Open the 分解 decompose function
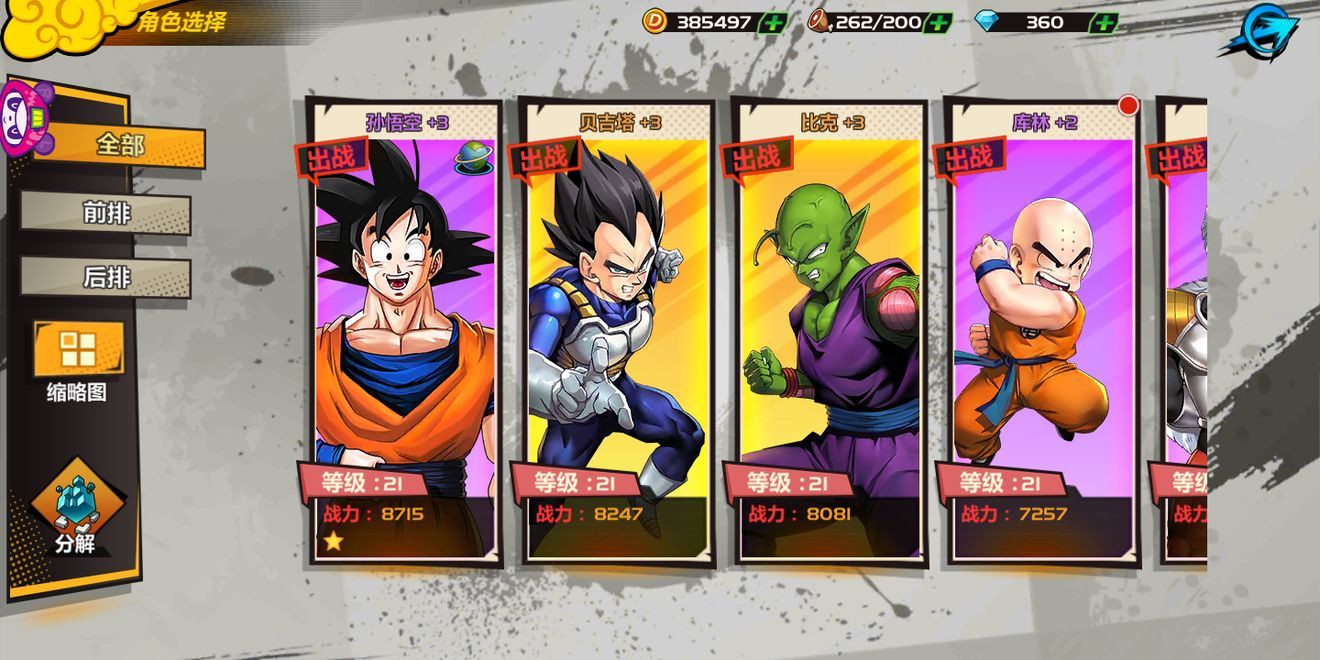Viewport: 1320px width, 660px height. click(76, 506)
